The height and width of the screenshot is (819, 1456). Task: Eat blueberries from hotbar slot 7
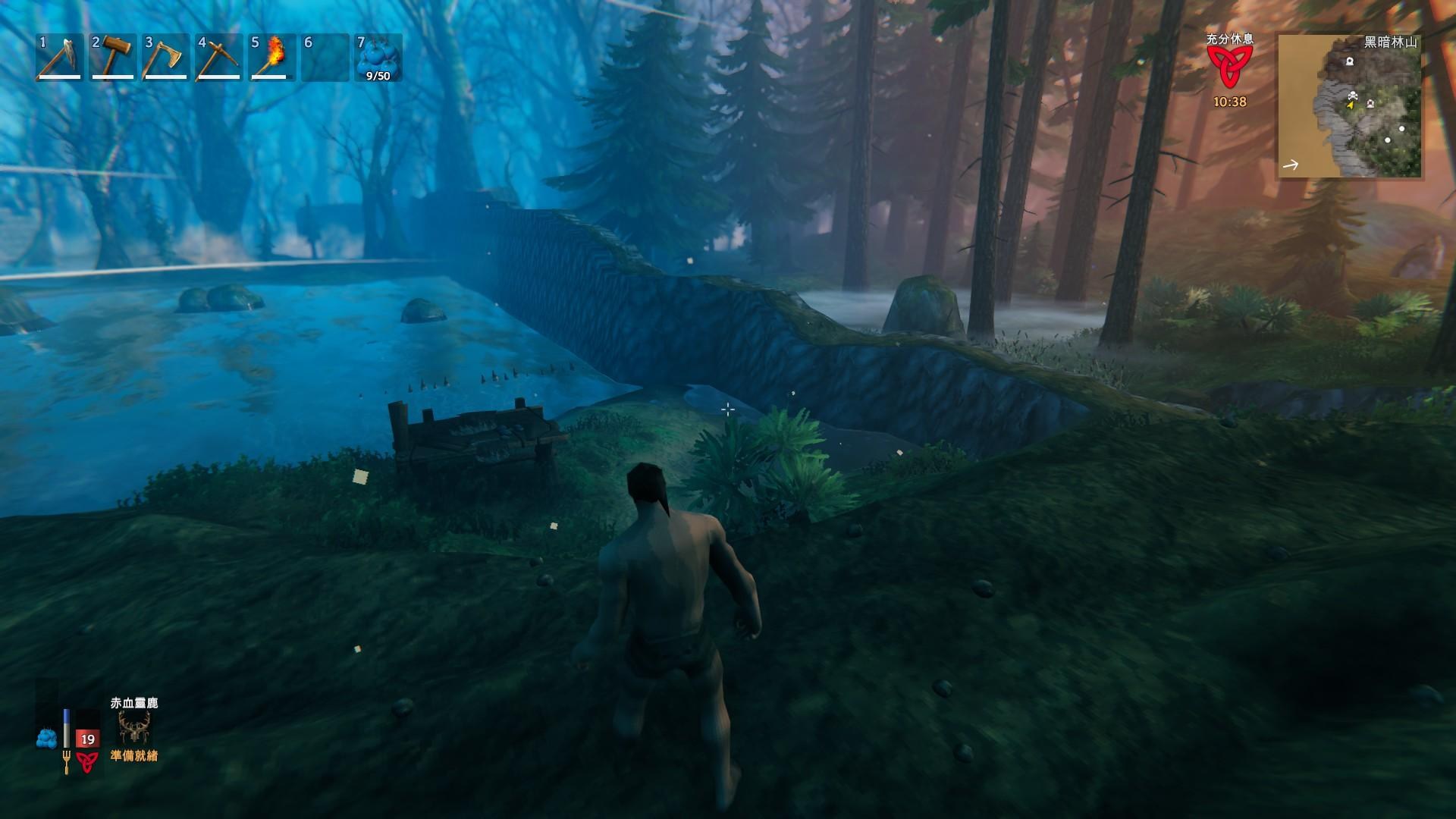click(x=378, y=57)
